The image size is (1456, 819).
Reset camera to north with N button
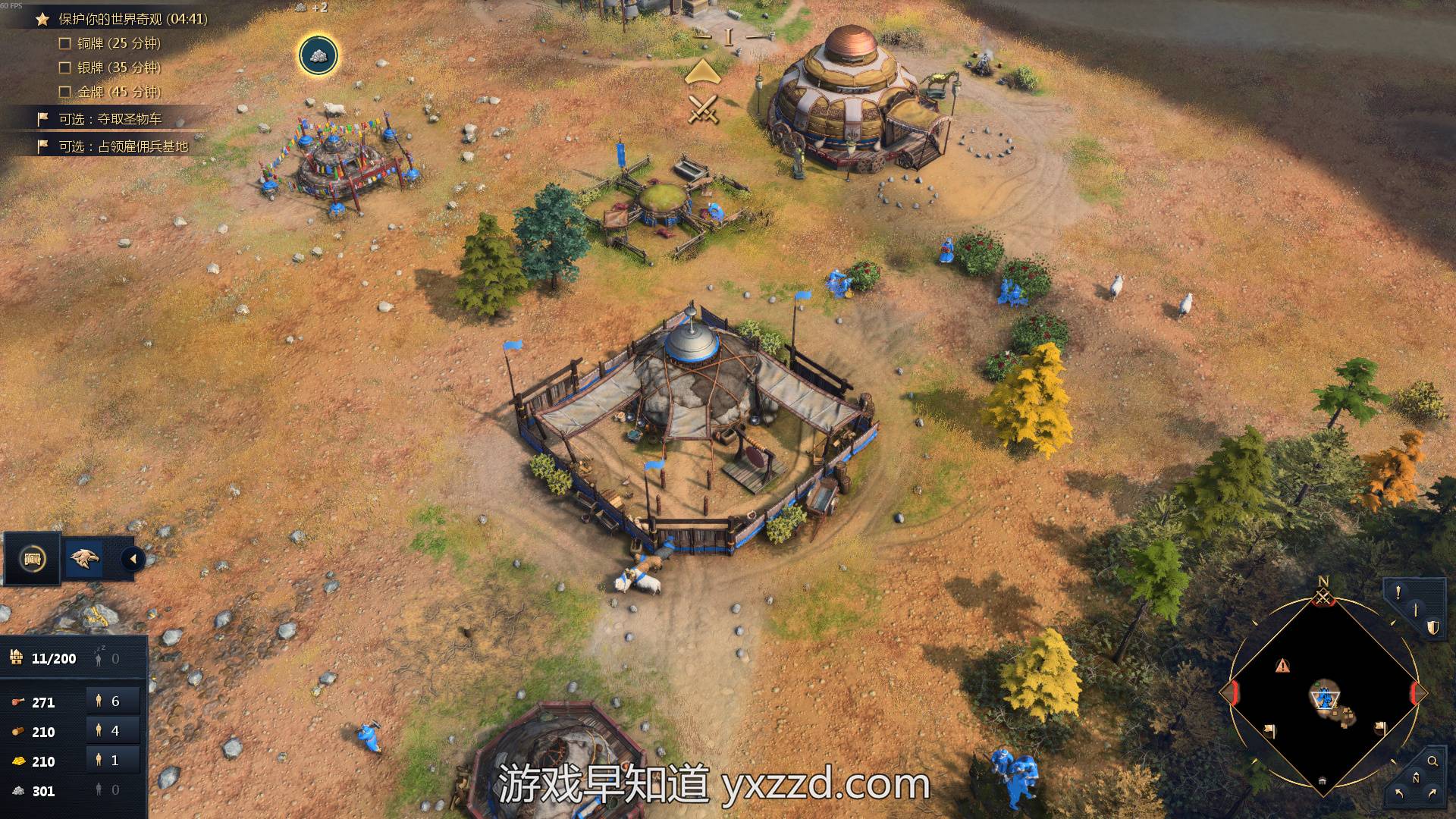[1416, 778]
